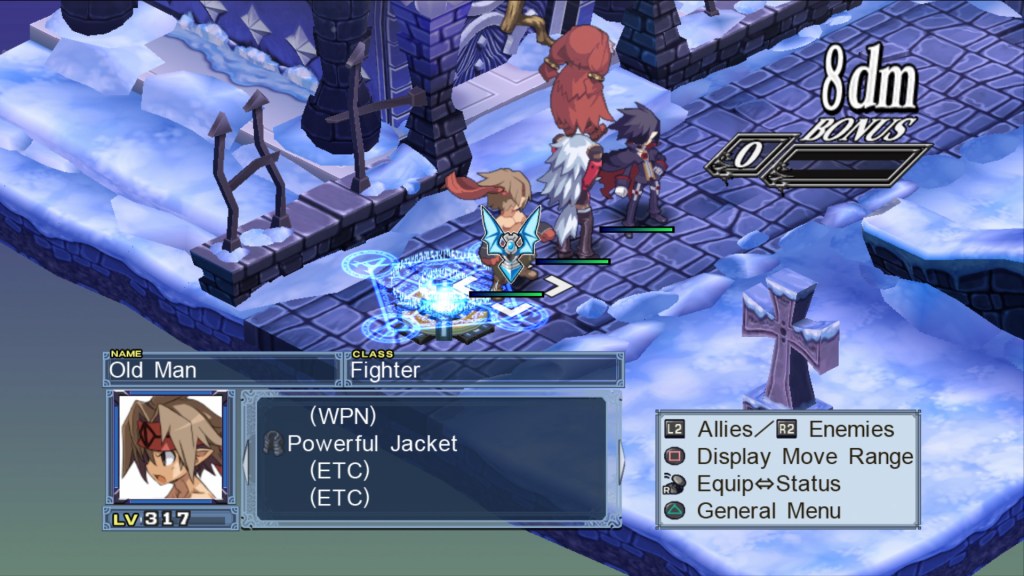Click the Old Man name field
Image resolution: width=1024 pixels, height=576 pixels.
(x=221, y=369)
